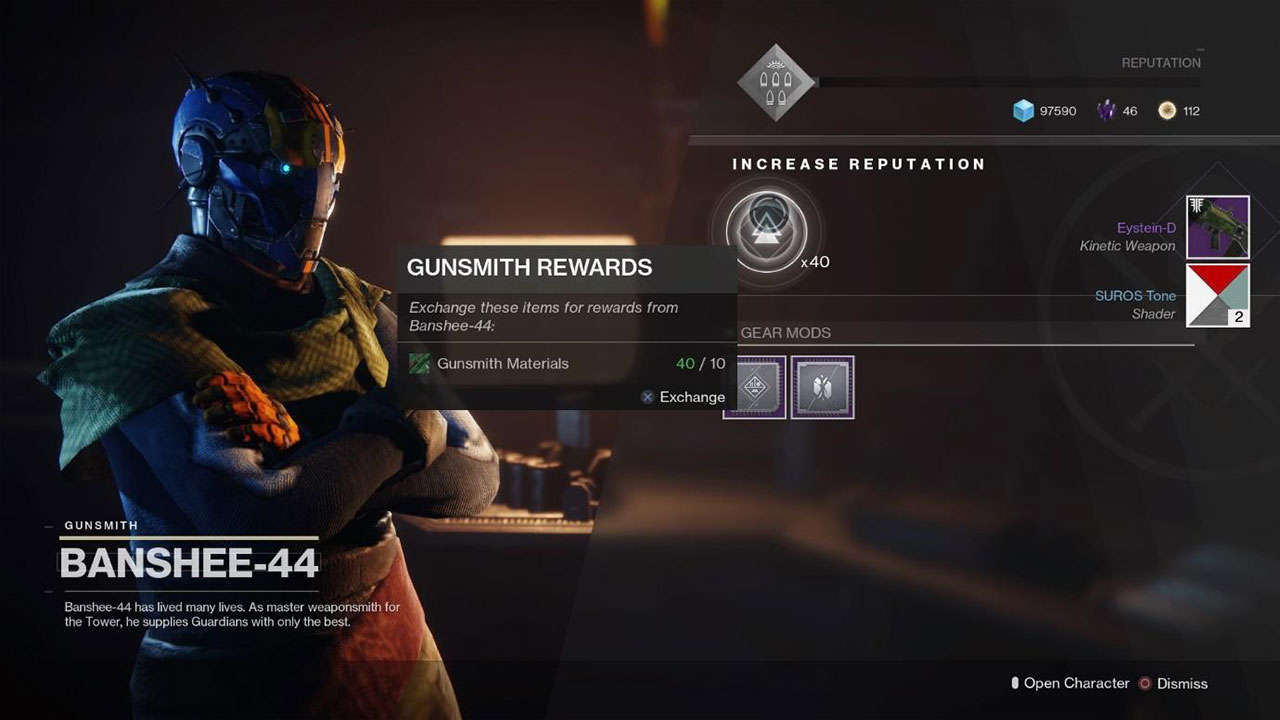This screenshot has width=1280, height=720.
Task: Click the Gunsmith reputation rank emblem
Action: (x=776, y=82)
